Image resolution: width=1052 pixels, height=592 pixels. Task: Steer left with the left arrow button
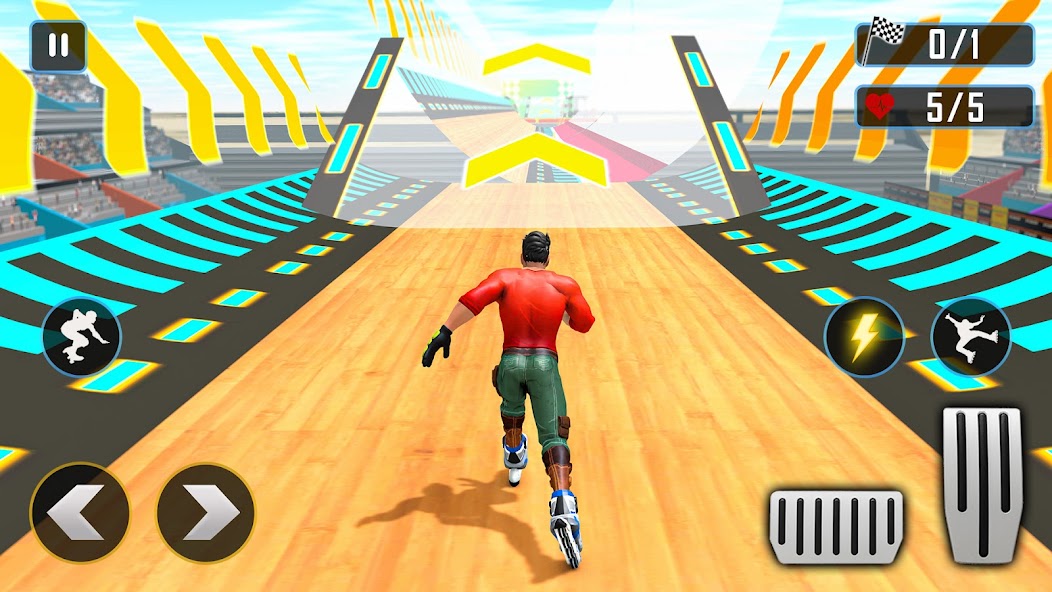[80, 513]
